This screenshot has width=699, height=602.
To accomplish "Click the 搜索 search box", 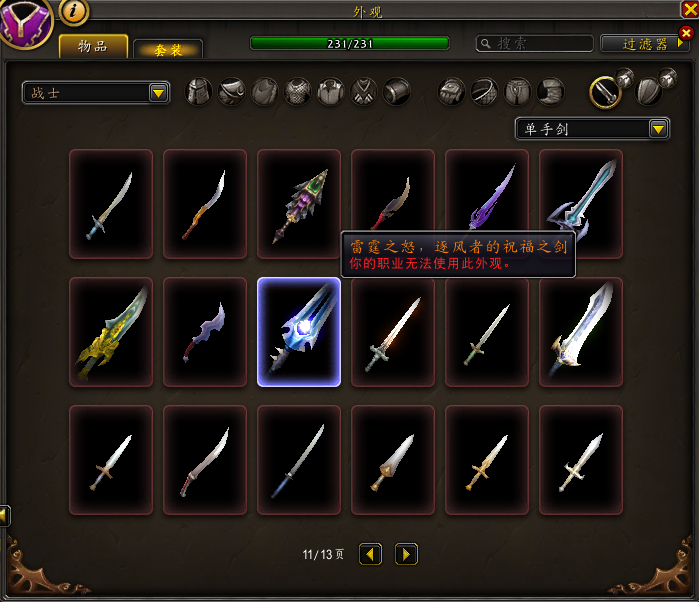I will [x=535, y=44].
